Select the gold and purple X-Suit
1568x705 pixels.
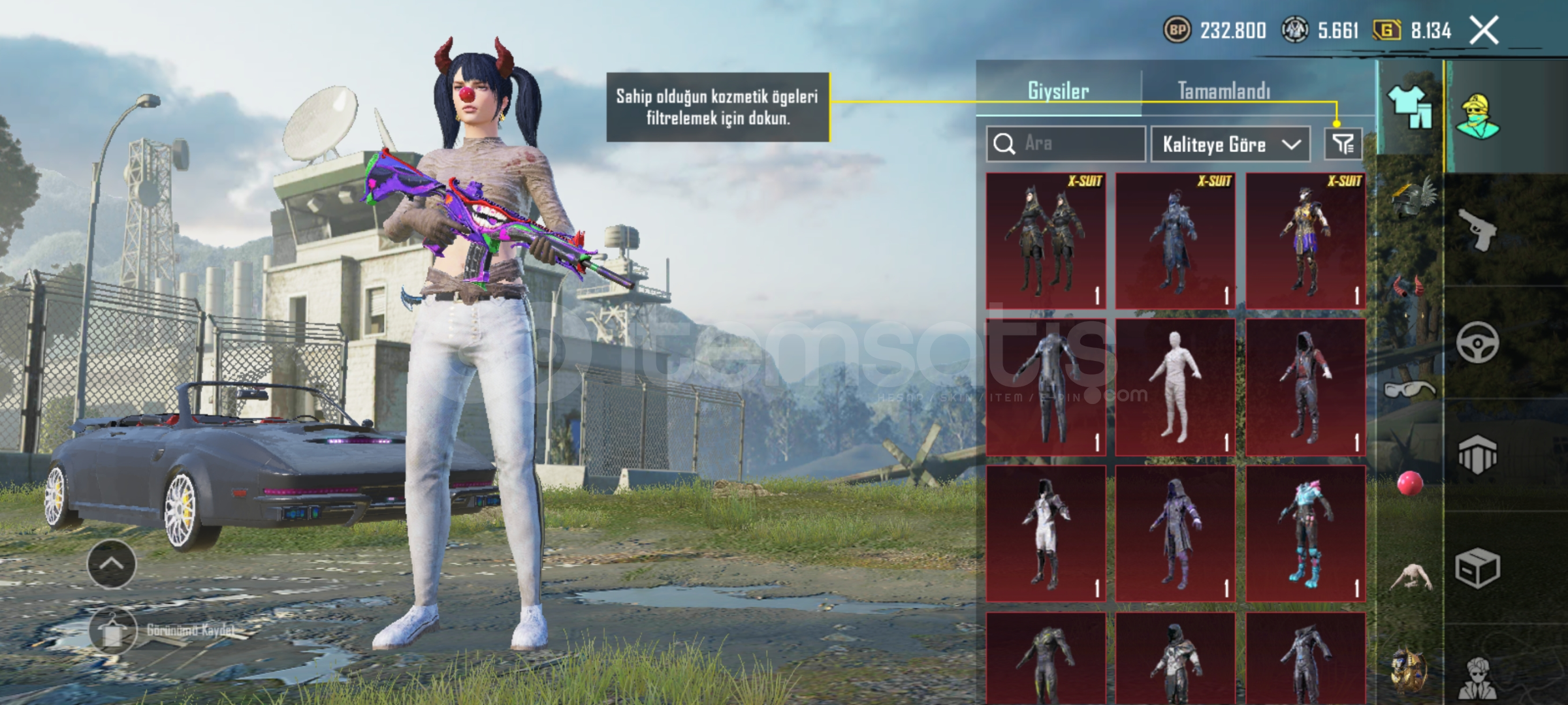pos(1305,240)
